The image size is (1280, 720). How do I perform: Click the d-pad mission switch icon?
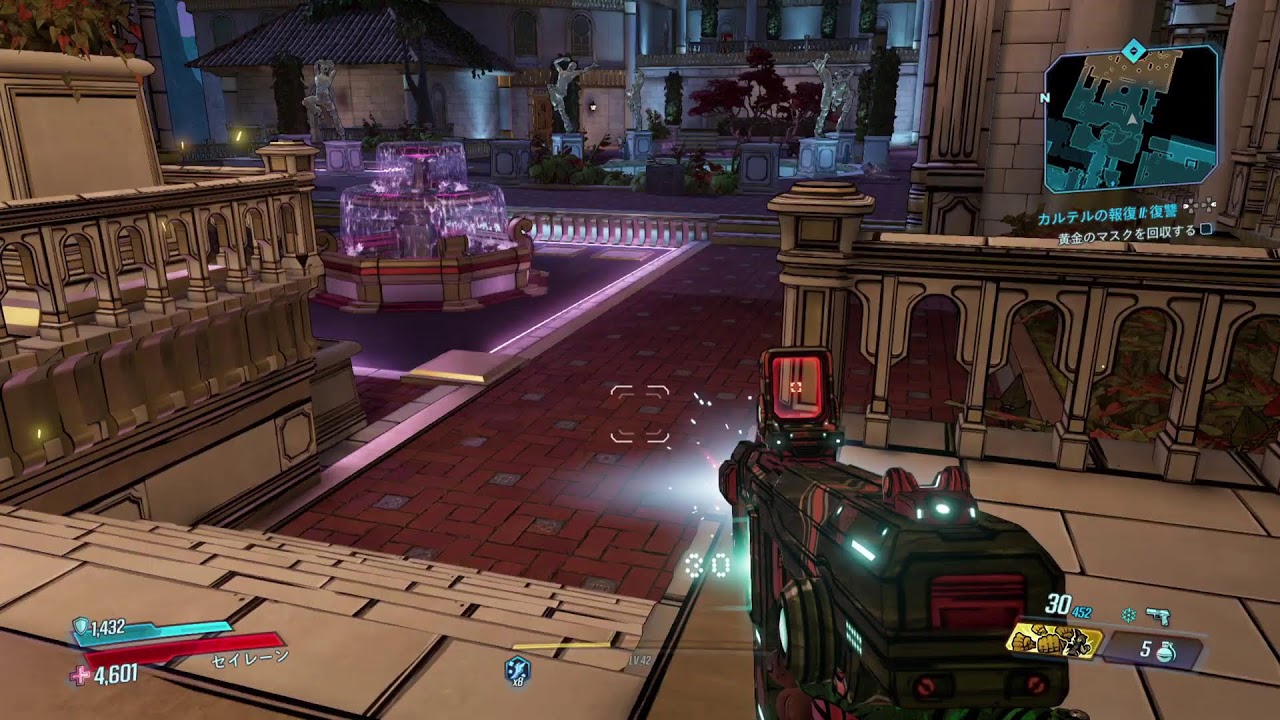pos(1201,205)
